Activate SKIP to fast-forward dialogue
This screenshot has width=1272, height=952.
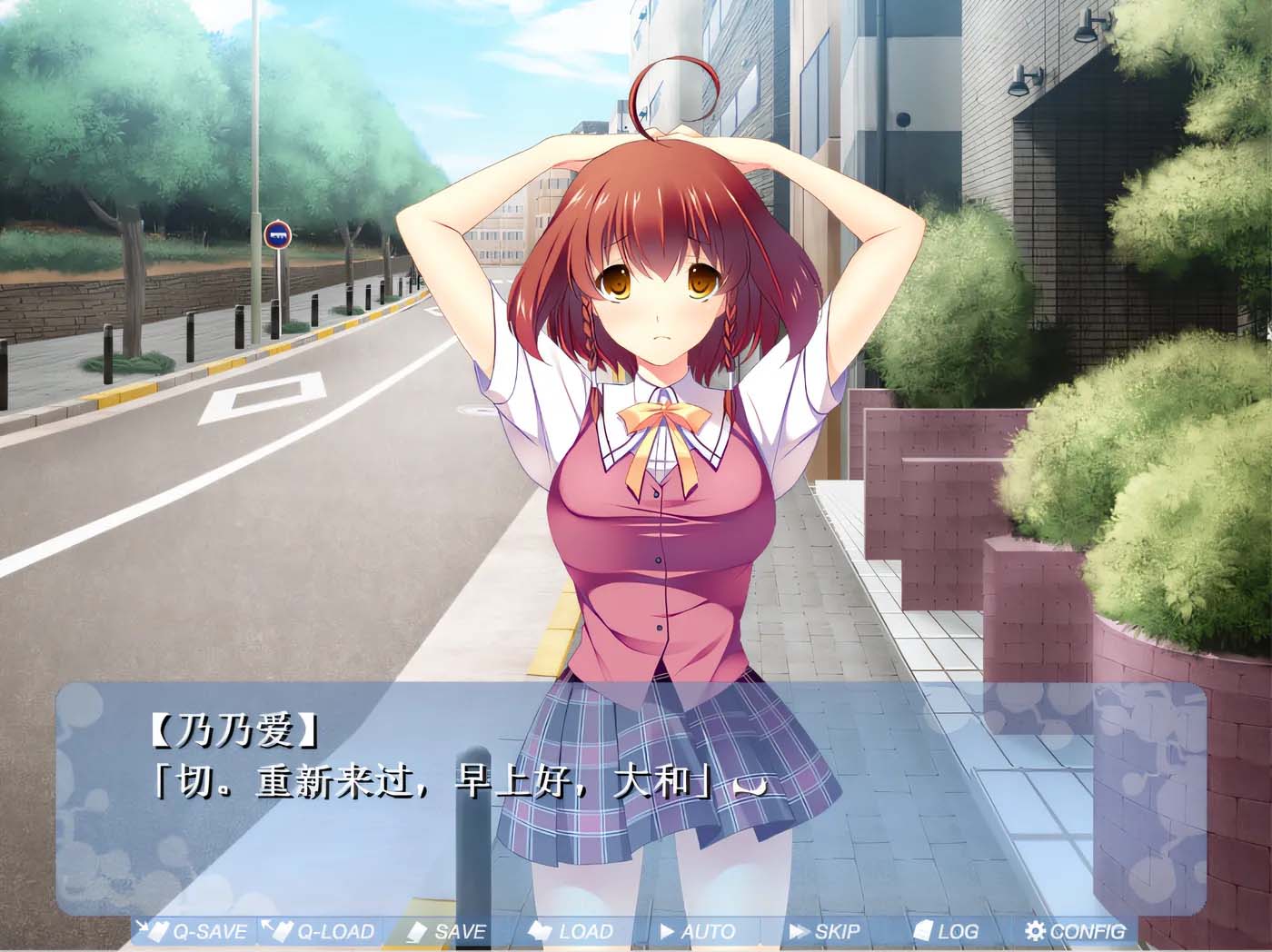pos(825,931)
